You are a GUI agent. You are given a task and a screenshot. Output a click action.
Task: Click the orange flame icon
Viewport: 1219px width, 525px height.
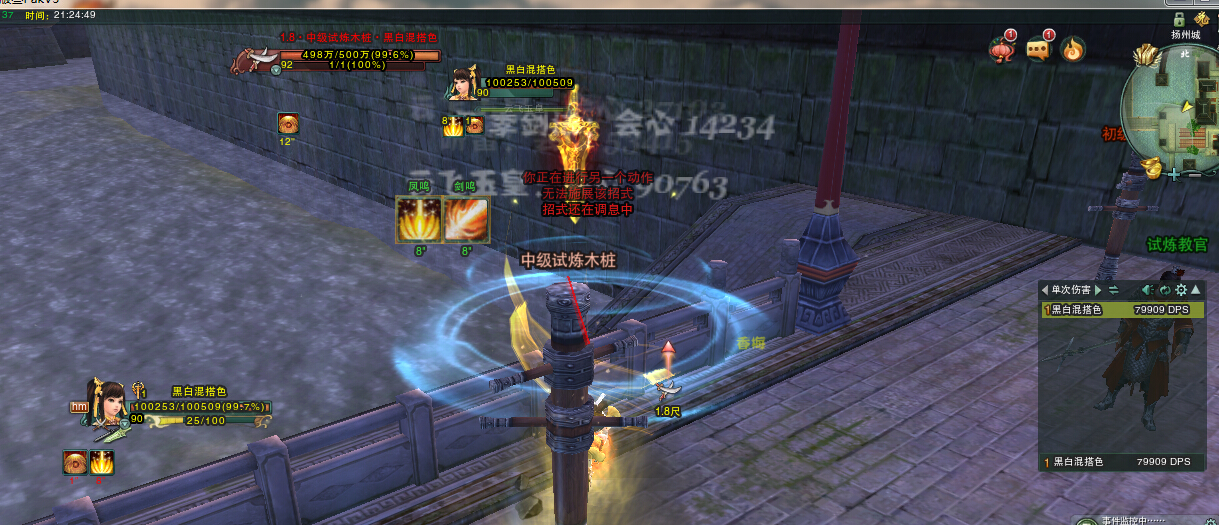pyautogui.click(x=1073, y=49)
